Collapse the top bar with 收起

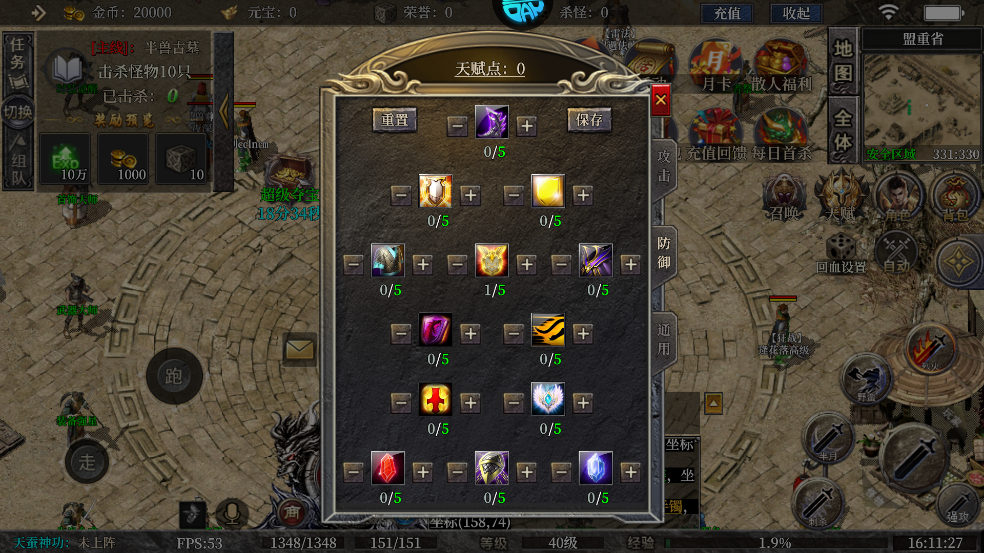796,13
